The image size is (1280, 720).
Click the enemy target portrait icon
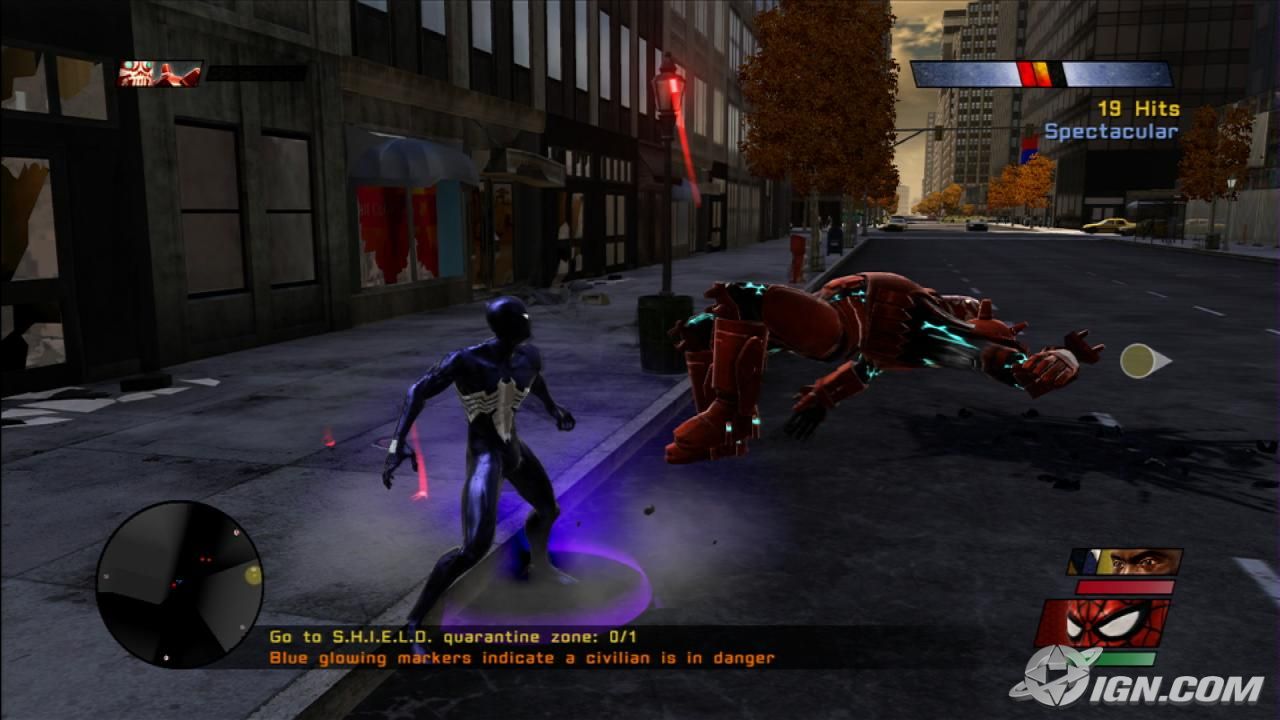pos(160,73)
